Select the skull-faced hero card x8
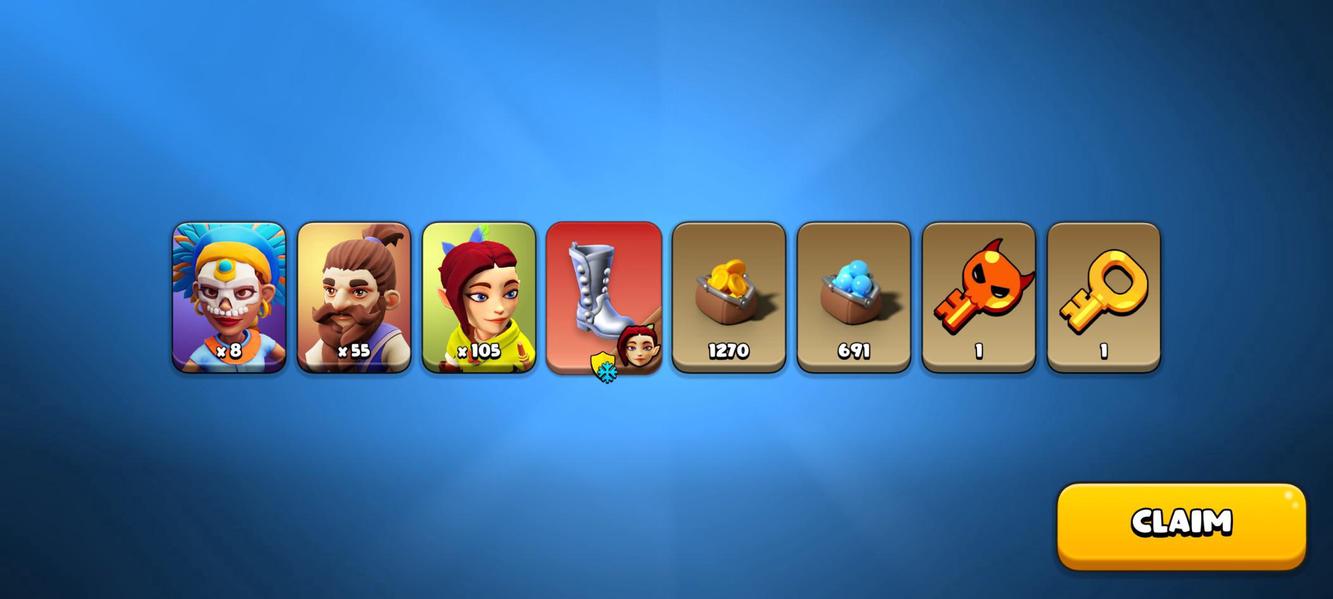 click(229, 297)
